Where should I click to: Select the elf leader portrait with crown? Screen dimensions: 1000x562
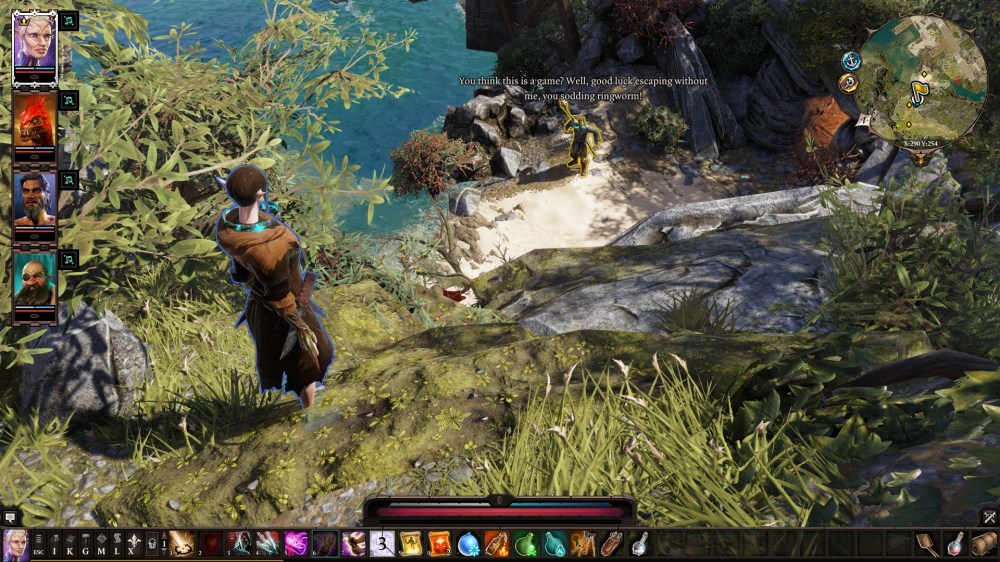pos(35,39)
